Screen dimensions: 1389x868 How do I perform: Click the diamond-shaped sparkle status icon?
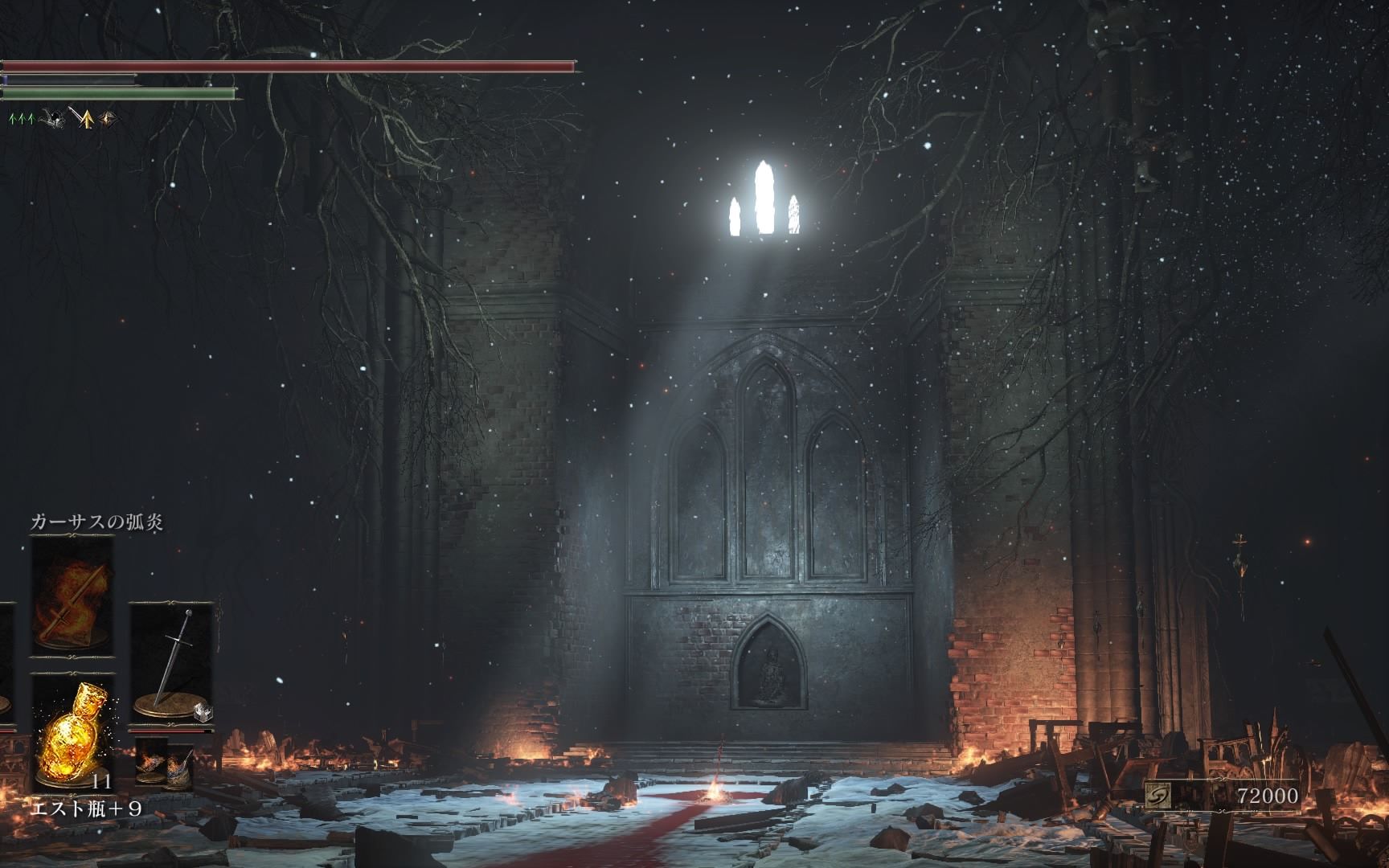coord(108,119)
